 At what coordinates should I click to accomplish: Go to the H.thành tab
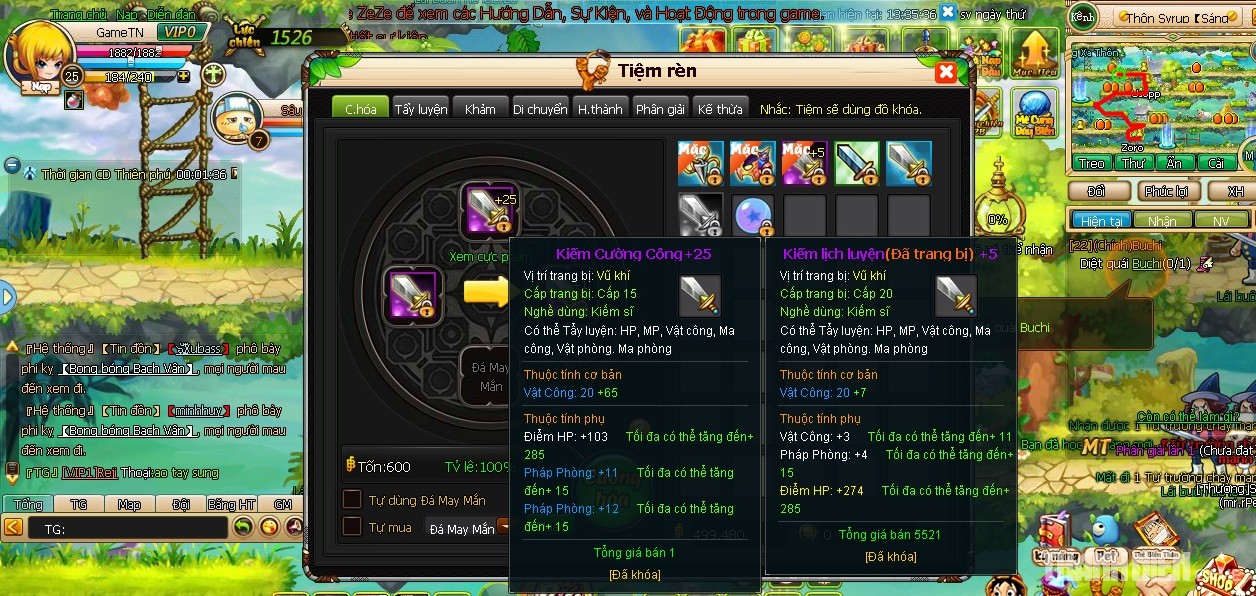[600, 109]
